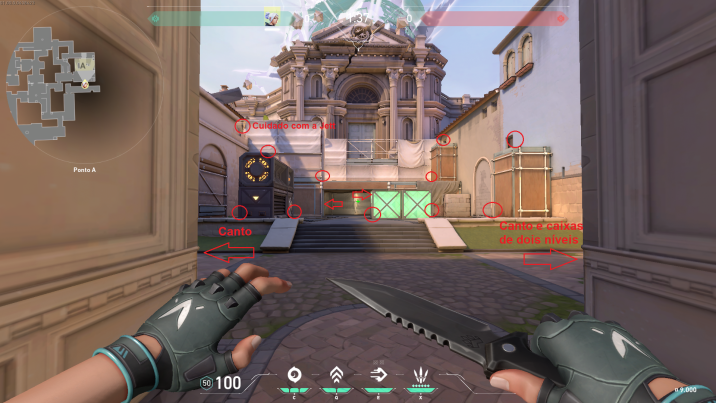
Task: Trigger the Tailwind dash ability icon
Action: point(378,376)
